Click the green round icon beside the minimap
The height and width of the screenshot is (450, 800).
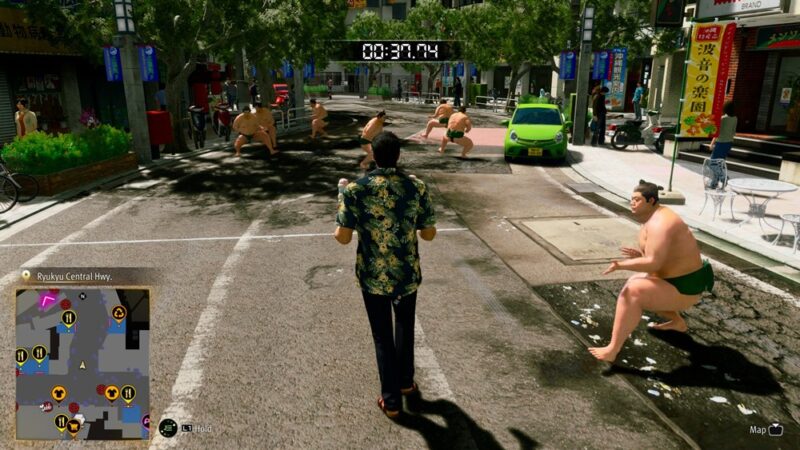click(167, 427)
